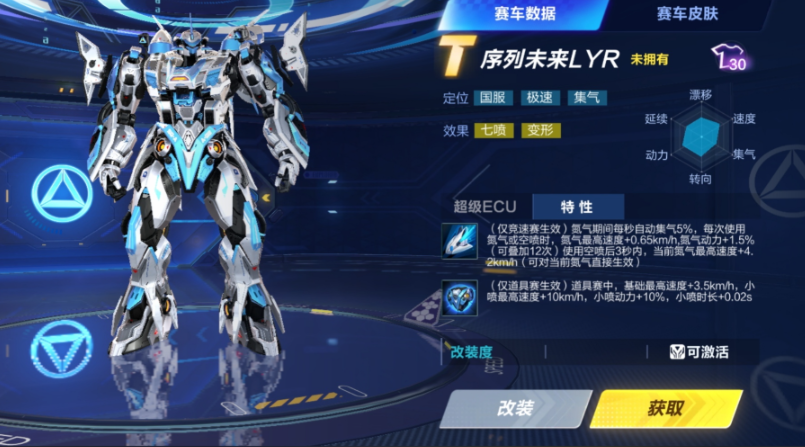Show the 特性 tab
Viewport: 805px width, 447px height.
(577, 207)
